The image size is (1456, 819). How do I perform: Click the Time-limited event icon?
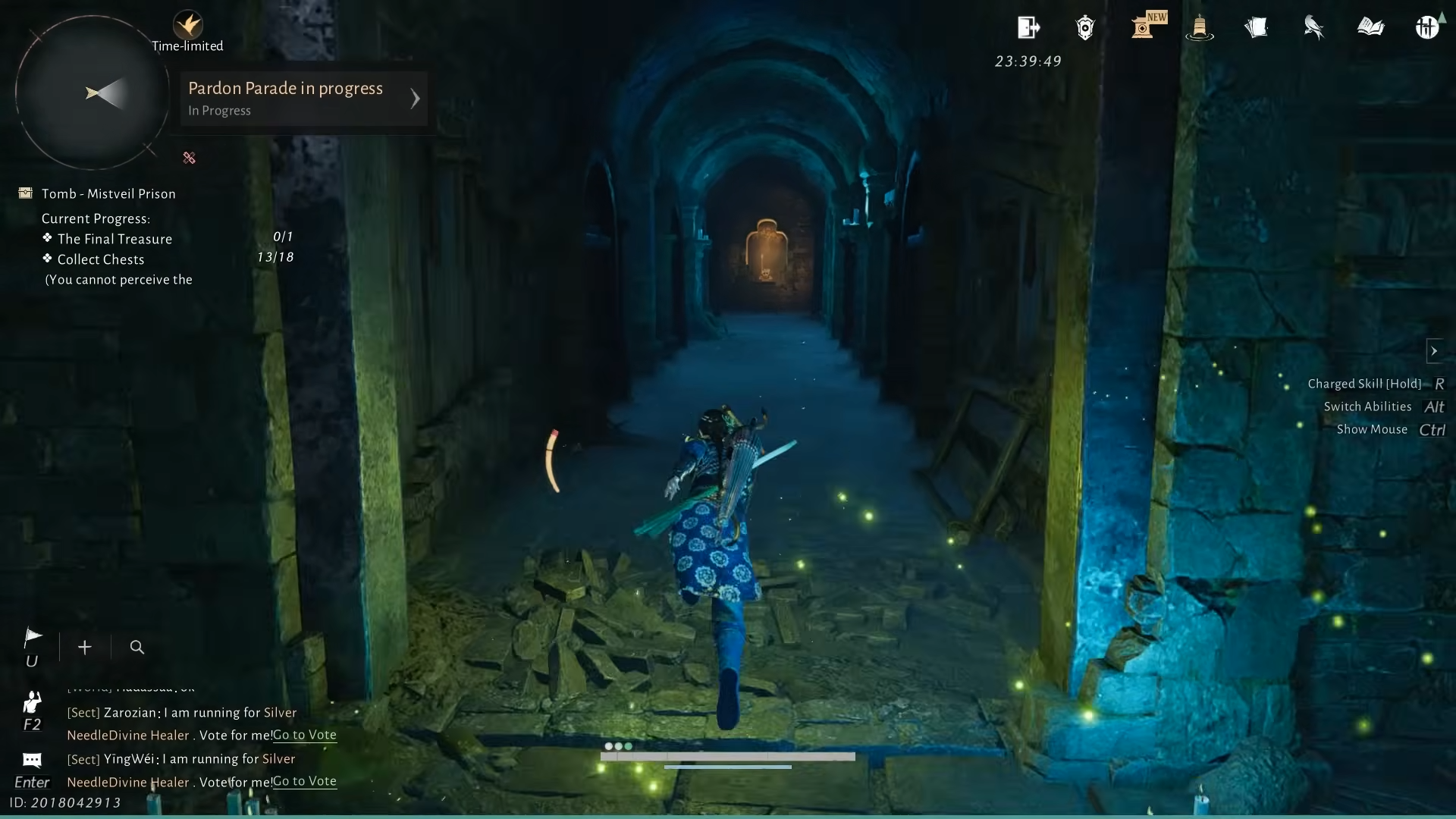pyautogui.click(x=187, y=27)
